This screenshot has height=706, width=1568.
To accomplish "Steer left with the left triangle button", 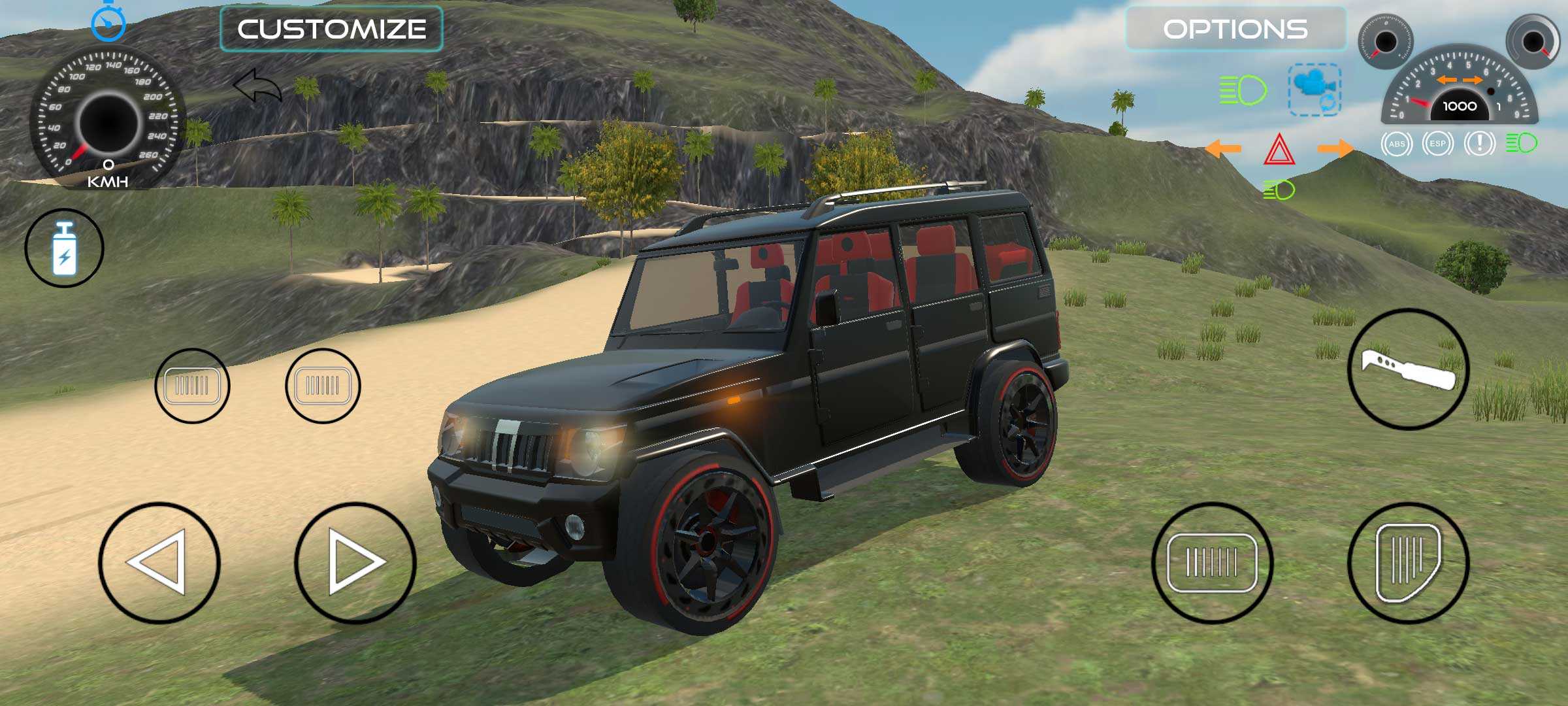I will point(159,562).
